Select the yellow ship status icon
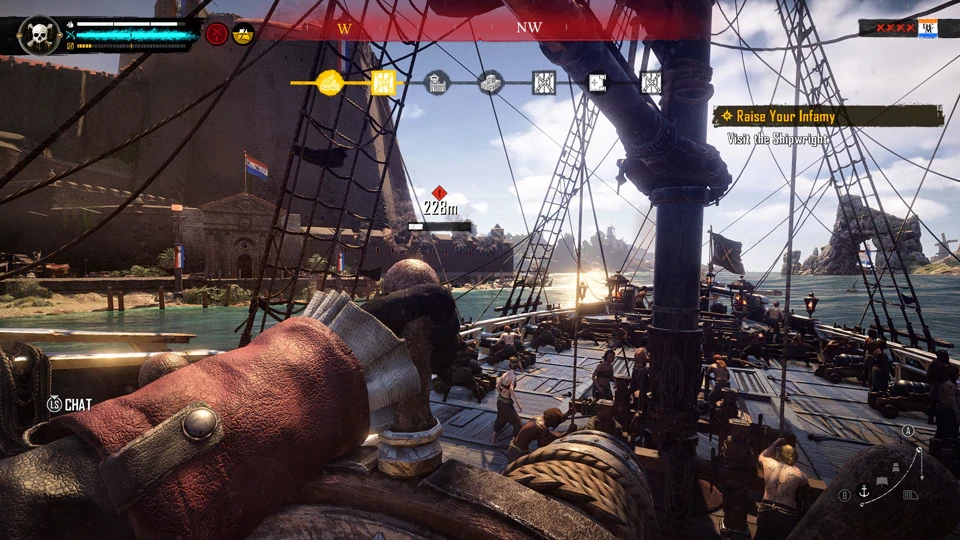 pos(243,34)
